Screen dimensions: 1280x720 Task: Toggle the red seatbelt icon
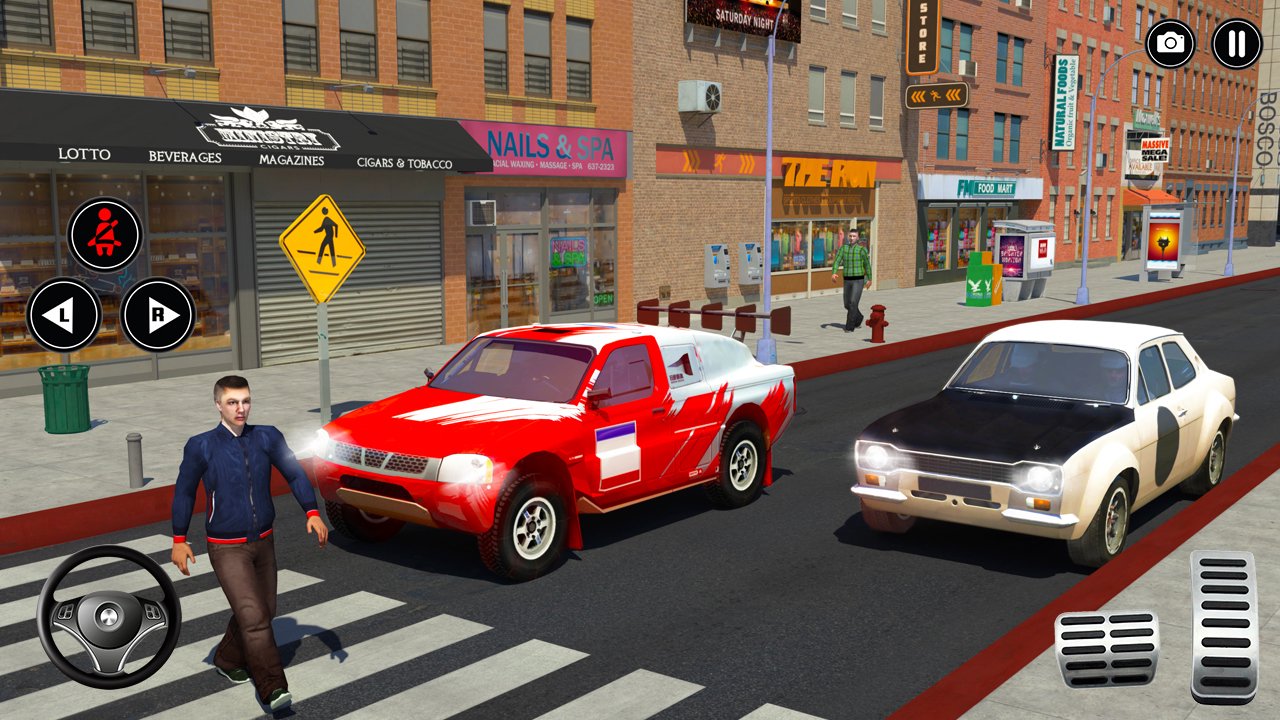click(105, 235)
